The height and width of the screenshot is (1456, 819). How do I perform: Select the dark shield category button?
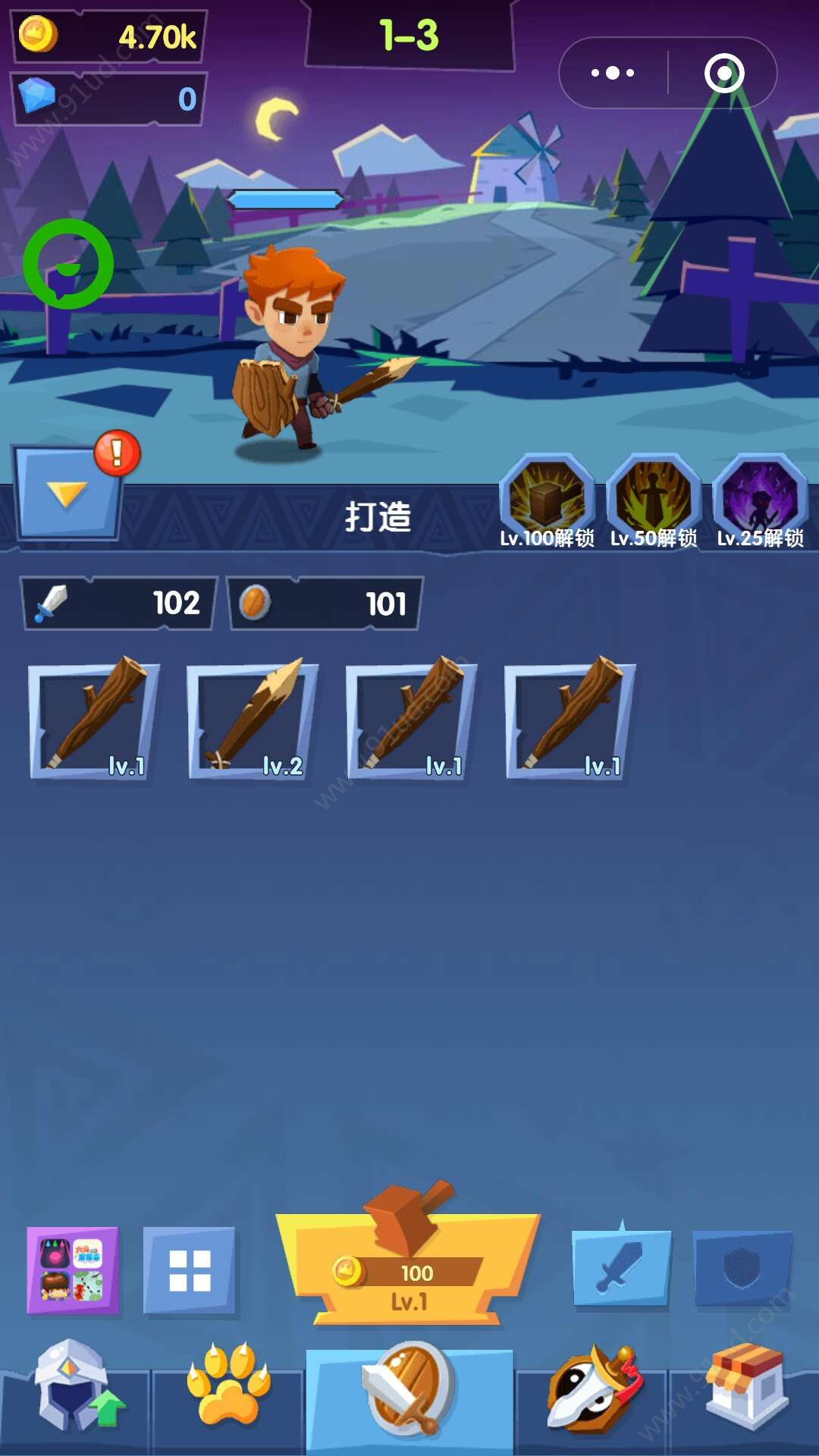(x=743, y=1268)
